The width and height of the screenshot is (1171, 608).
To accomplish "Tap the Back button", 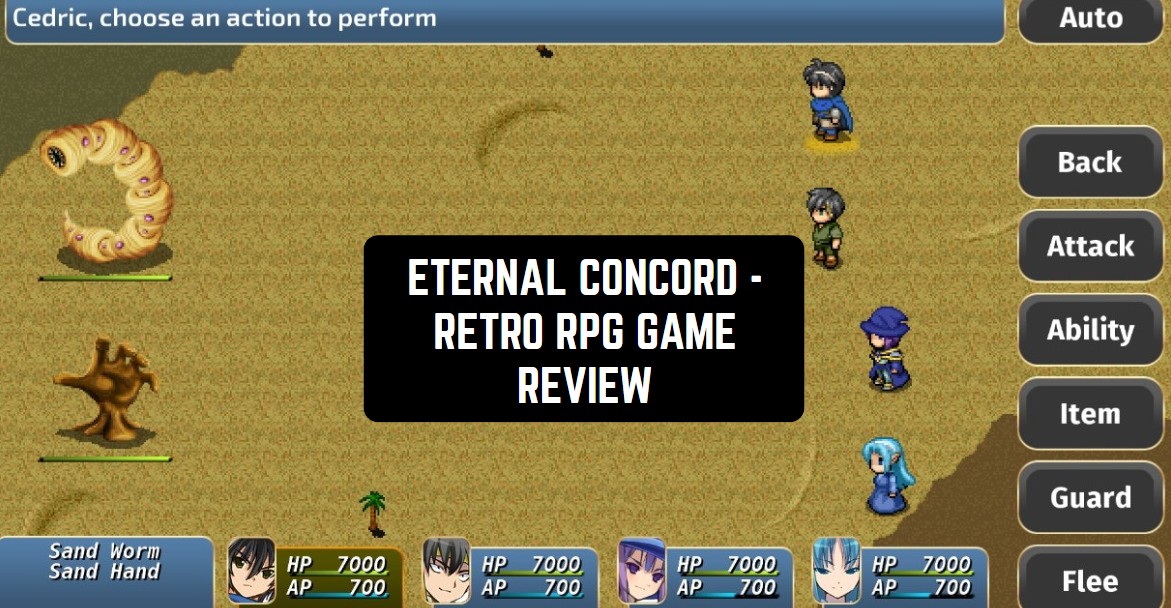I will tap(1090, 162).
